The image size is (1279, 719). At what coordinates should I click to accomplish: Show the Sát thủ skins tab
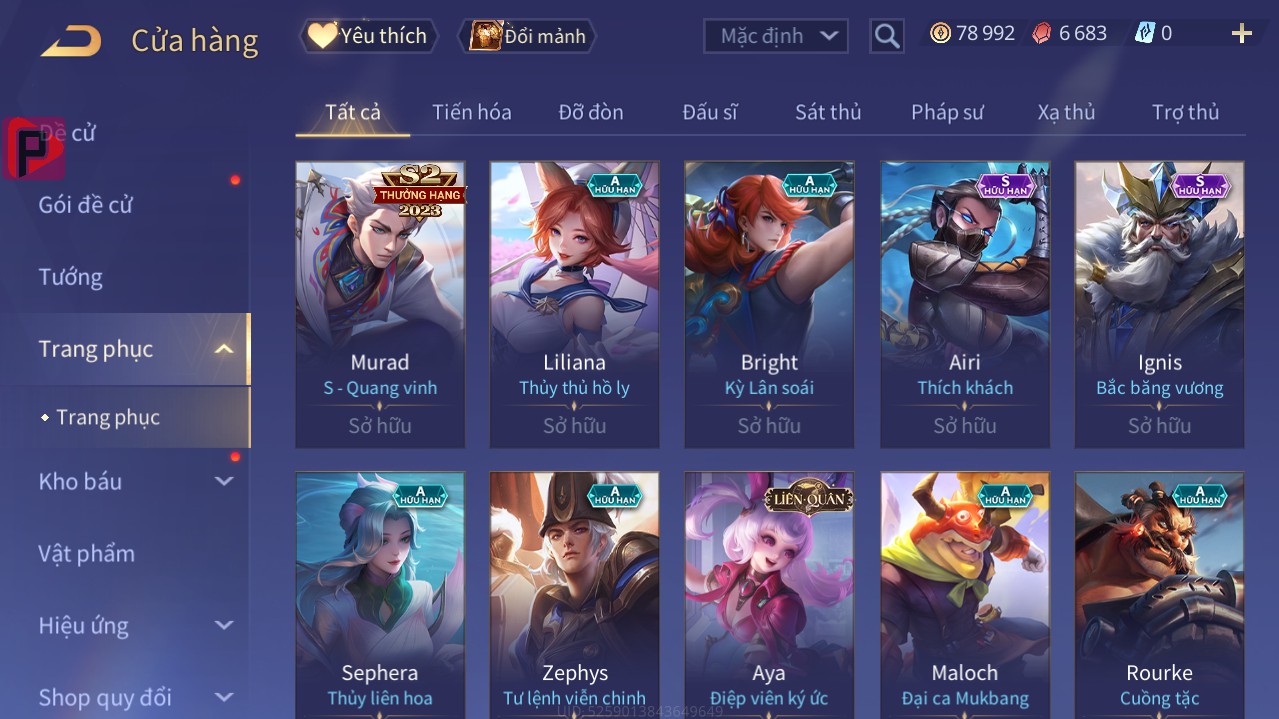click(x=827, y=112)
